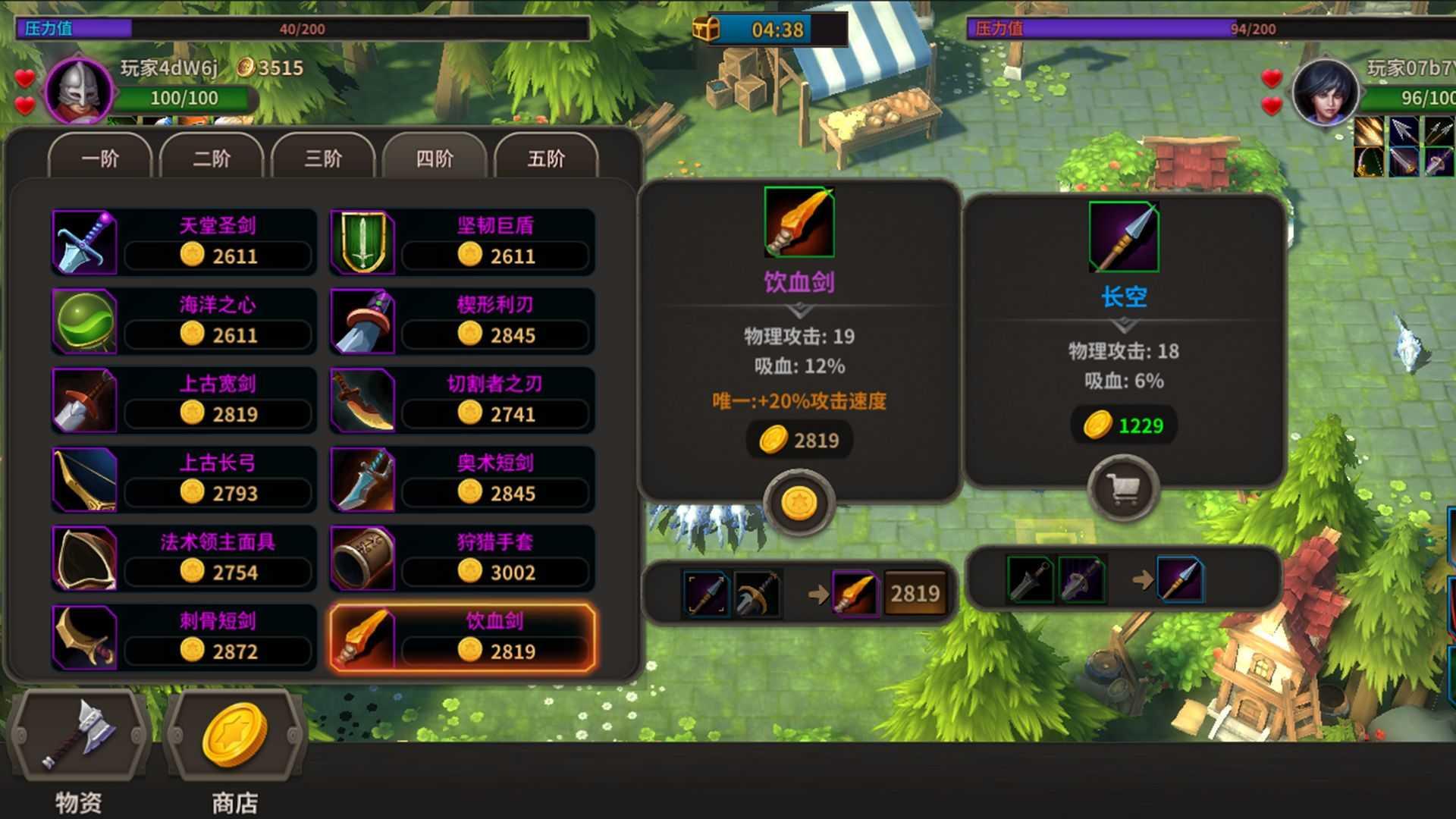Select the 切割者之刃 dagger icon
Image resolution: width=1456 pixels, height=819 pixels.
pos(362,400)
